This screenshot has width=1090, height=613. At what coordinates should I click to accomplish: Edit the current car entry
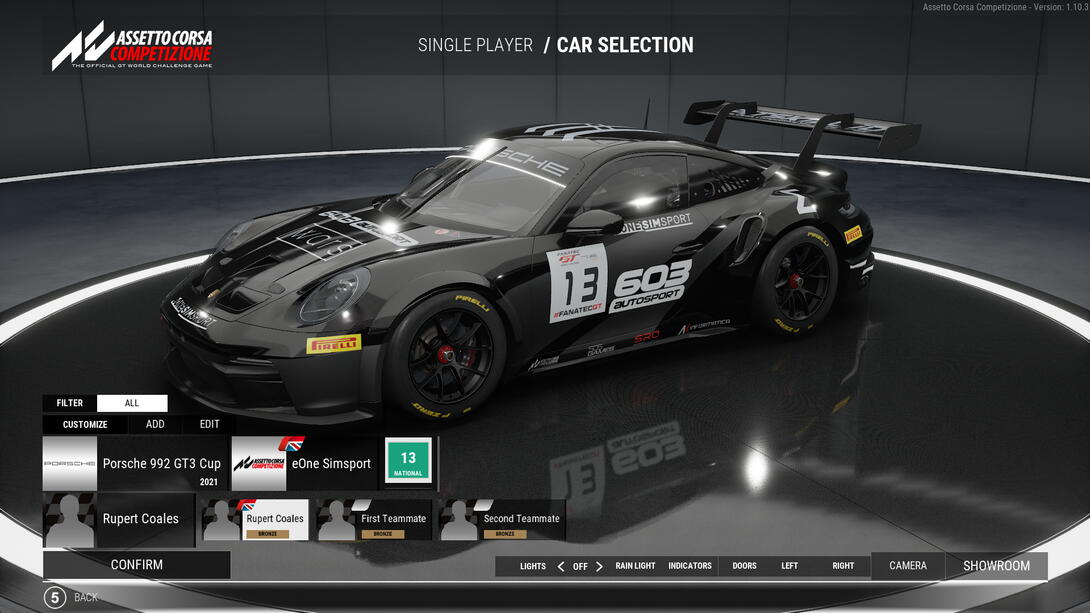coord(209,424)
